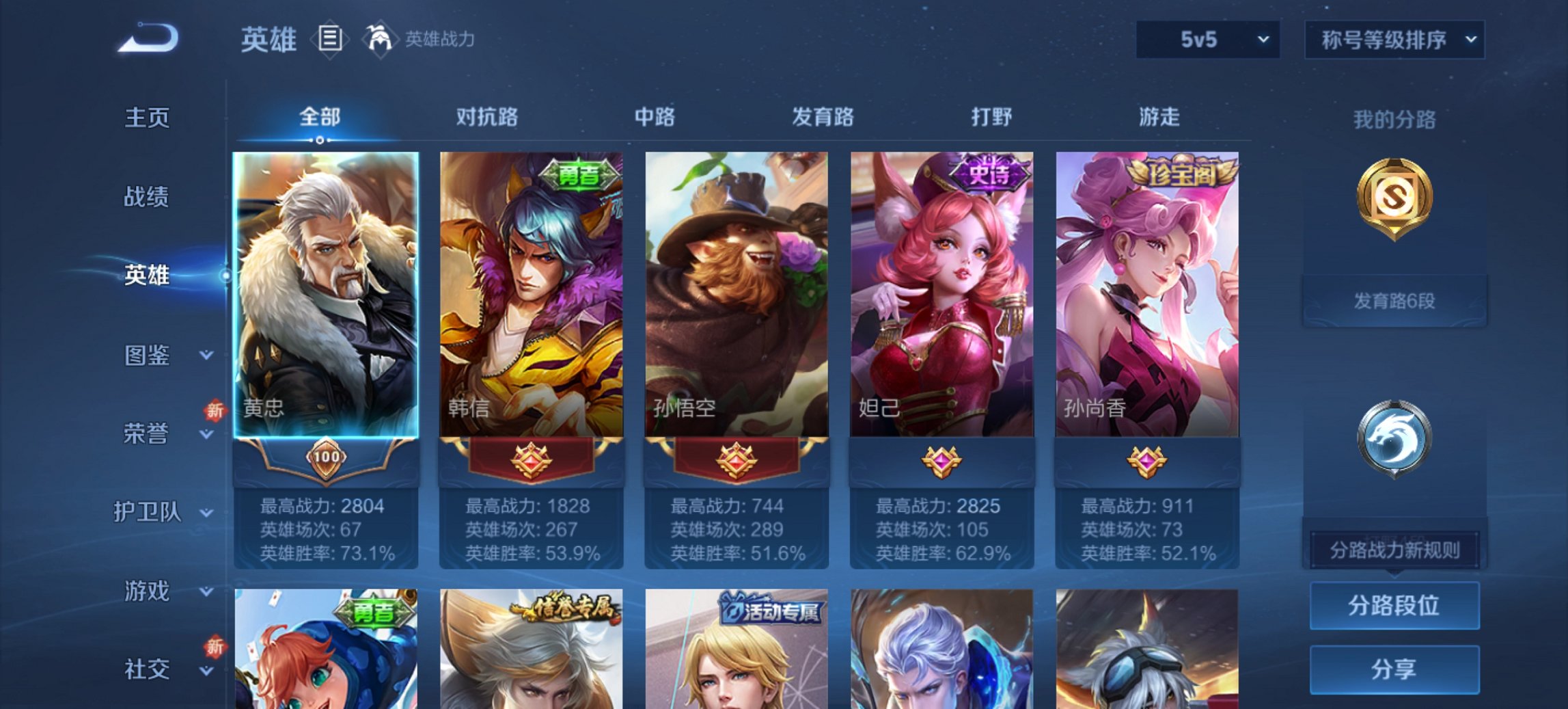Open the 战绩 page from the sidebar

(x=152, y=196)
